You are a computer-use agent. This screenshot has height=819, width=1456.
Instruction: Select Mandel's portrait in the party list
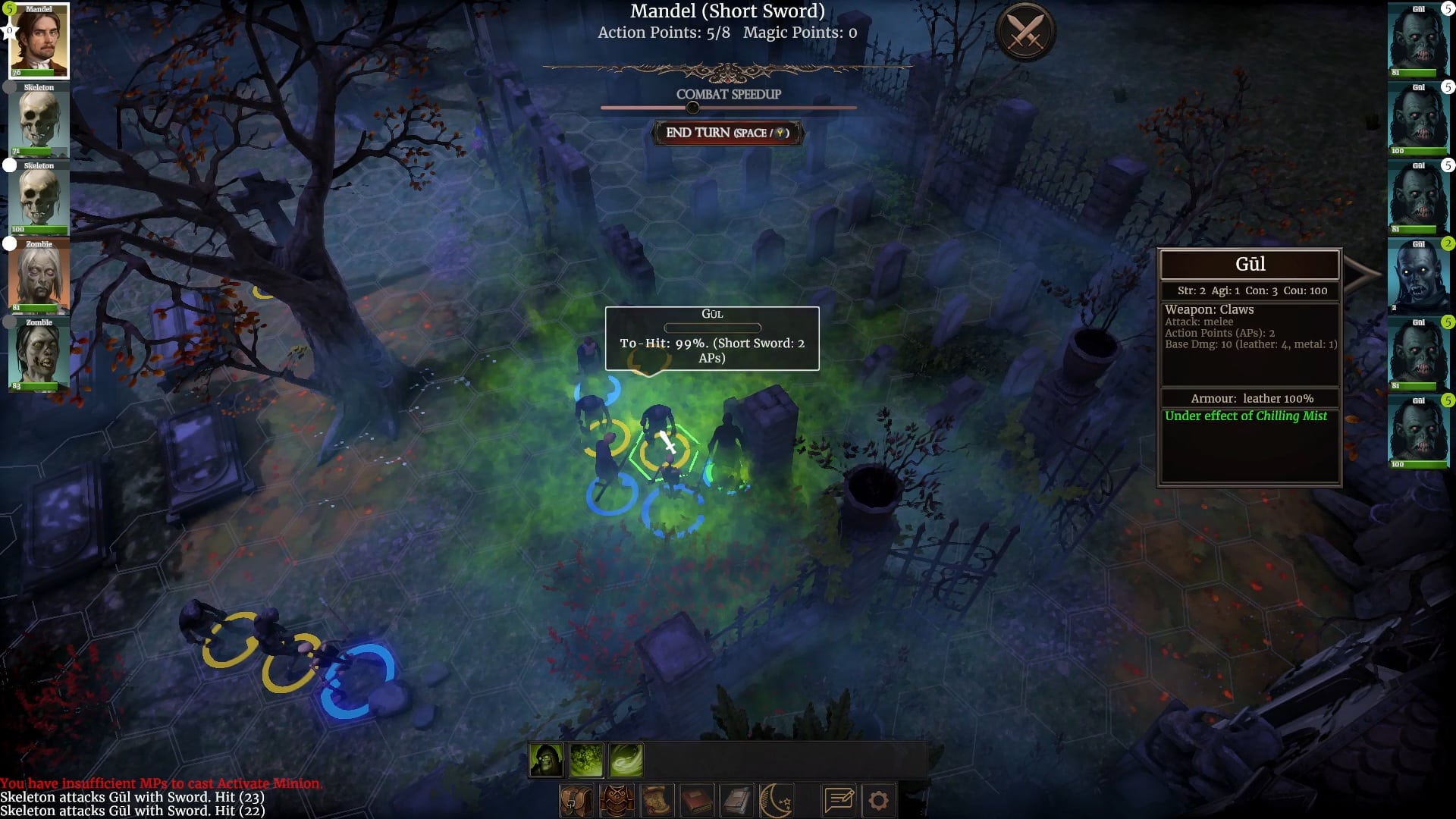tap(39, 42)
